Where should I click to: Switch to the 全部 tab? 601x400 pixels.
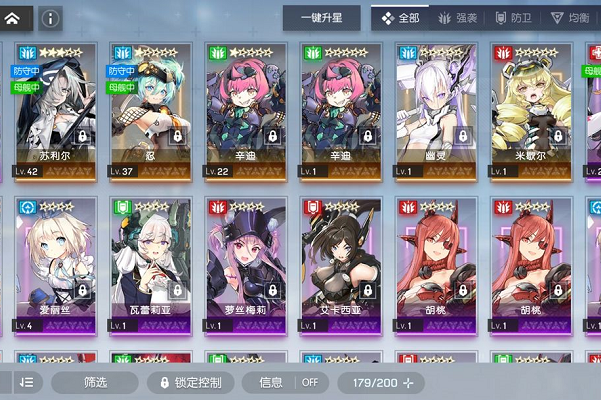pos(398,18)
